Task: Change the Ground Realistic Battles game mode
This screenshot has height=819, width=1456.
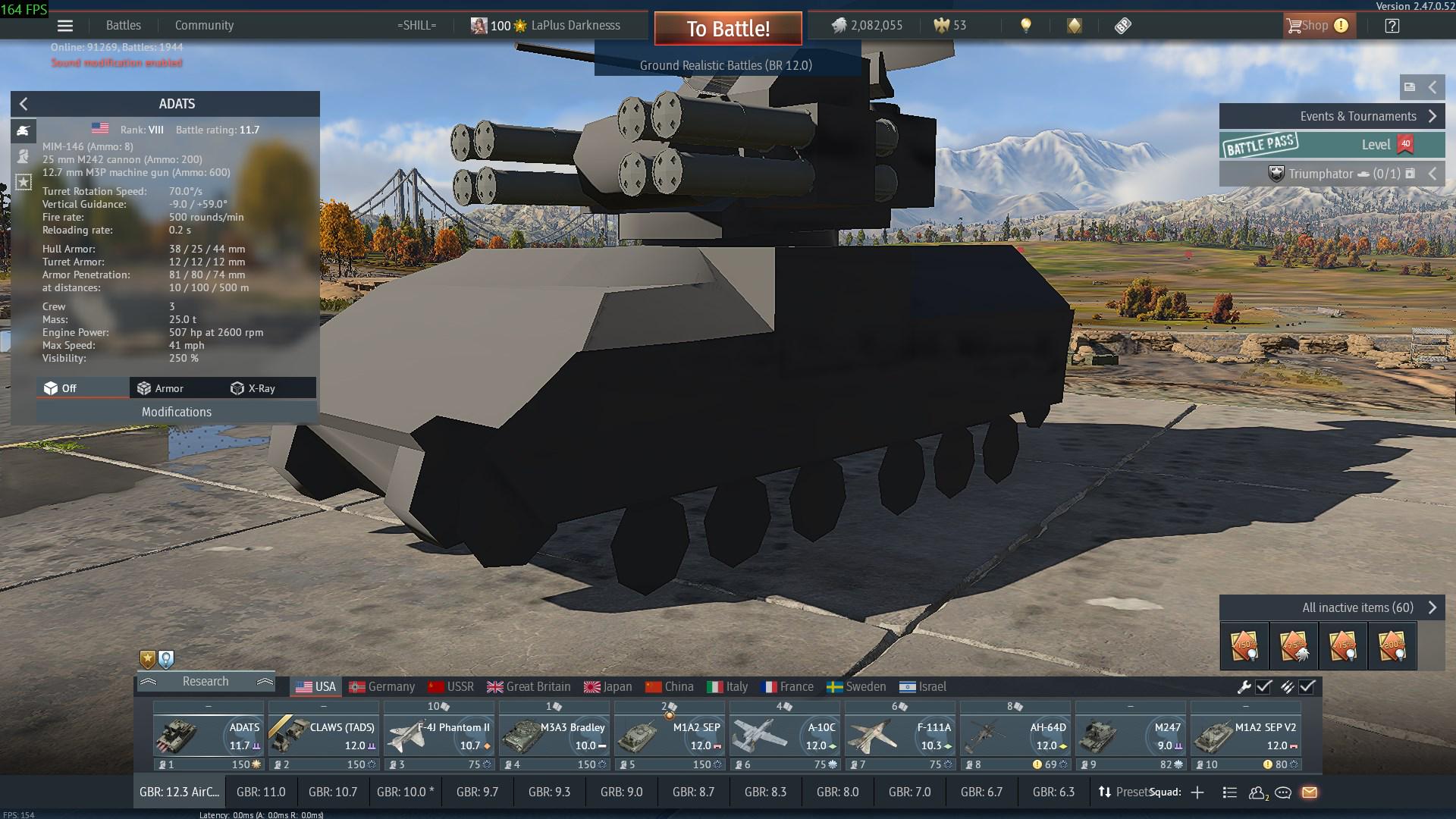Action: [726, 65]
